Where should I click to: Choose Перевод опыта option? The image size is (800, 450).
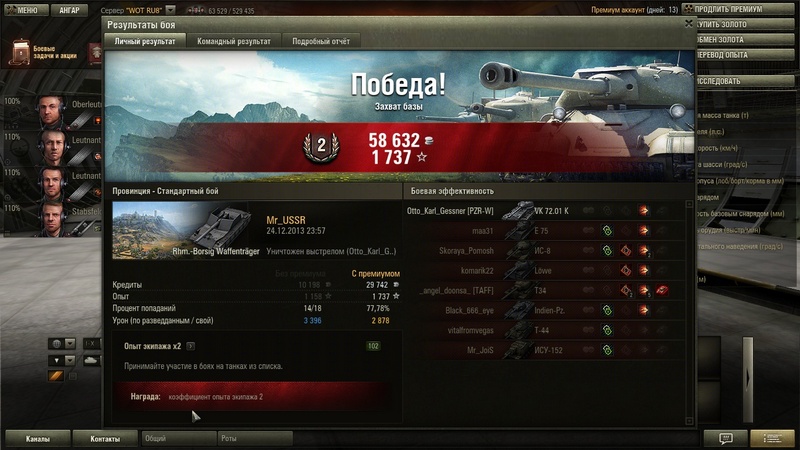tap(745, 53)
